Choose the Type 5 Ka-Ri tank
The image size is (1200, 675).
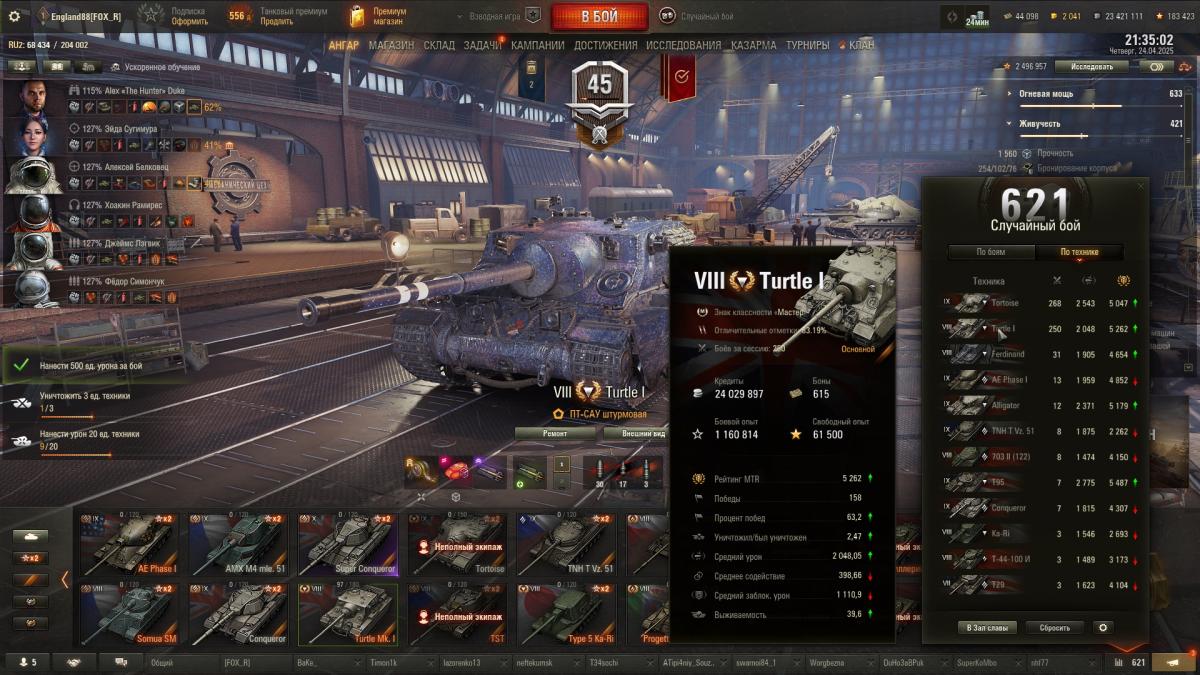coord(566,614)
